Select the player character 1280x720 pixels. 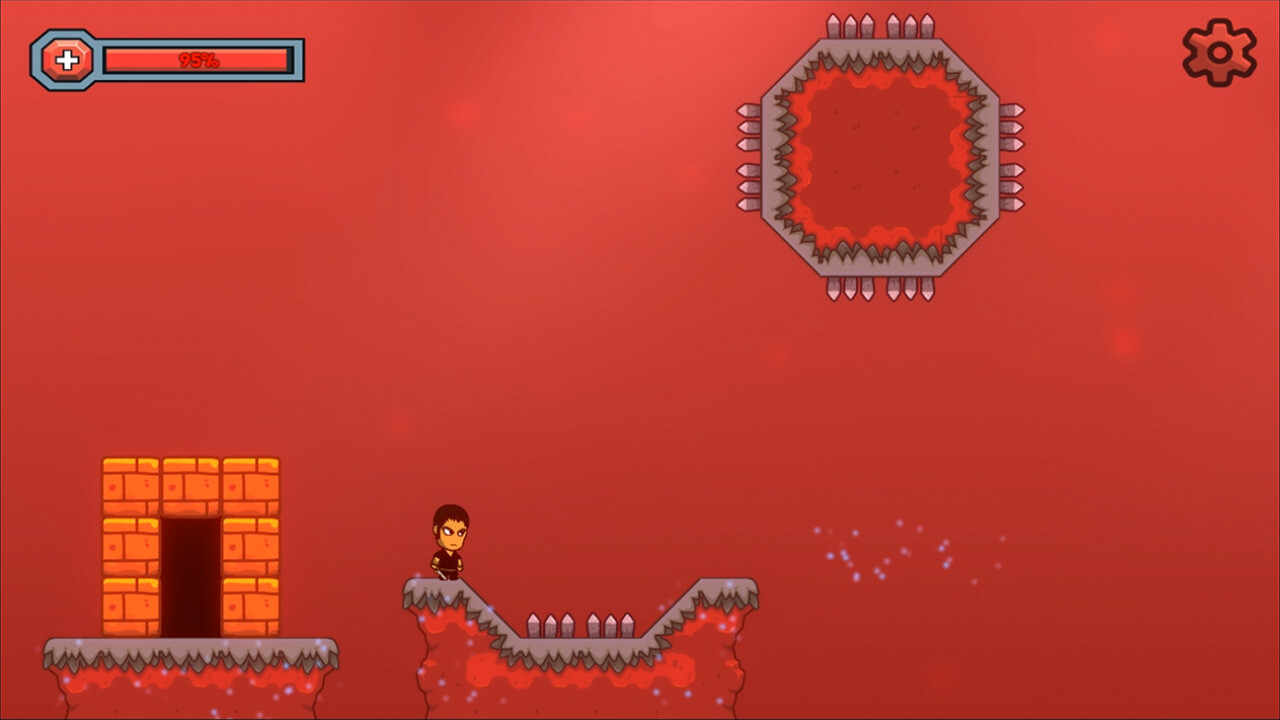tap(450, 540)
